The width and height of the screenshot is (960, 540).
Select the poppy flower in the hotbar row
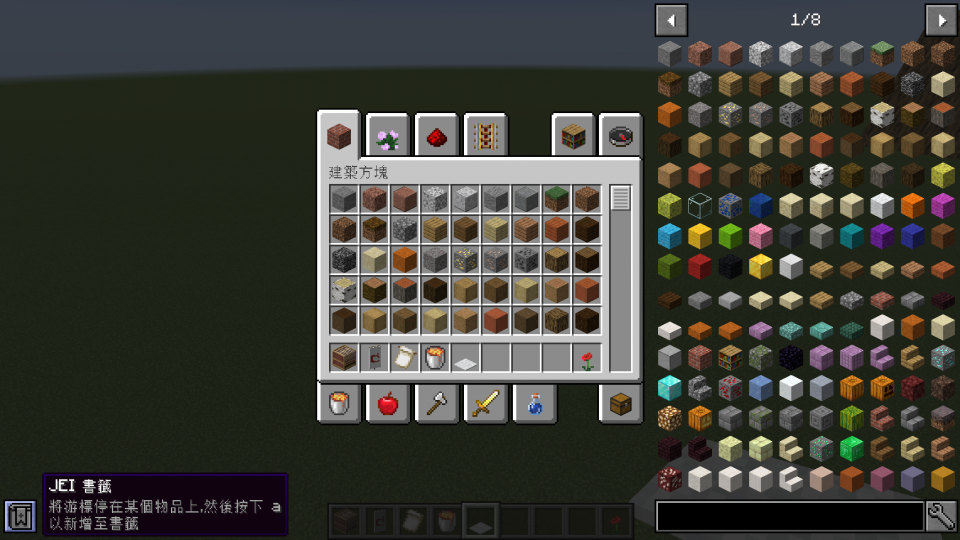click(587, 357)
